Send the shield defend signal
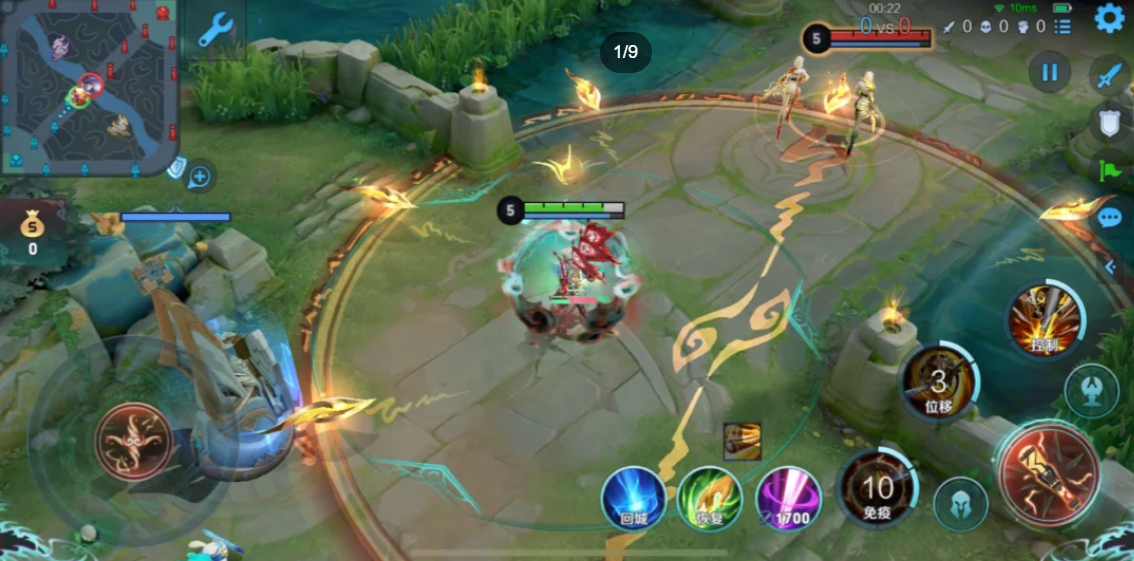 [x=1109, y=123]
